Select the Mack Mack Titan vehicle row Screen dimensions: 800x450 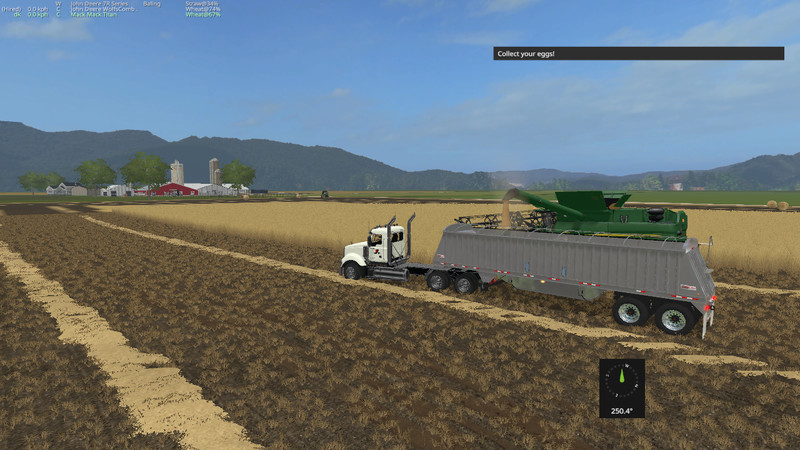(91, 15)
